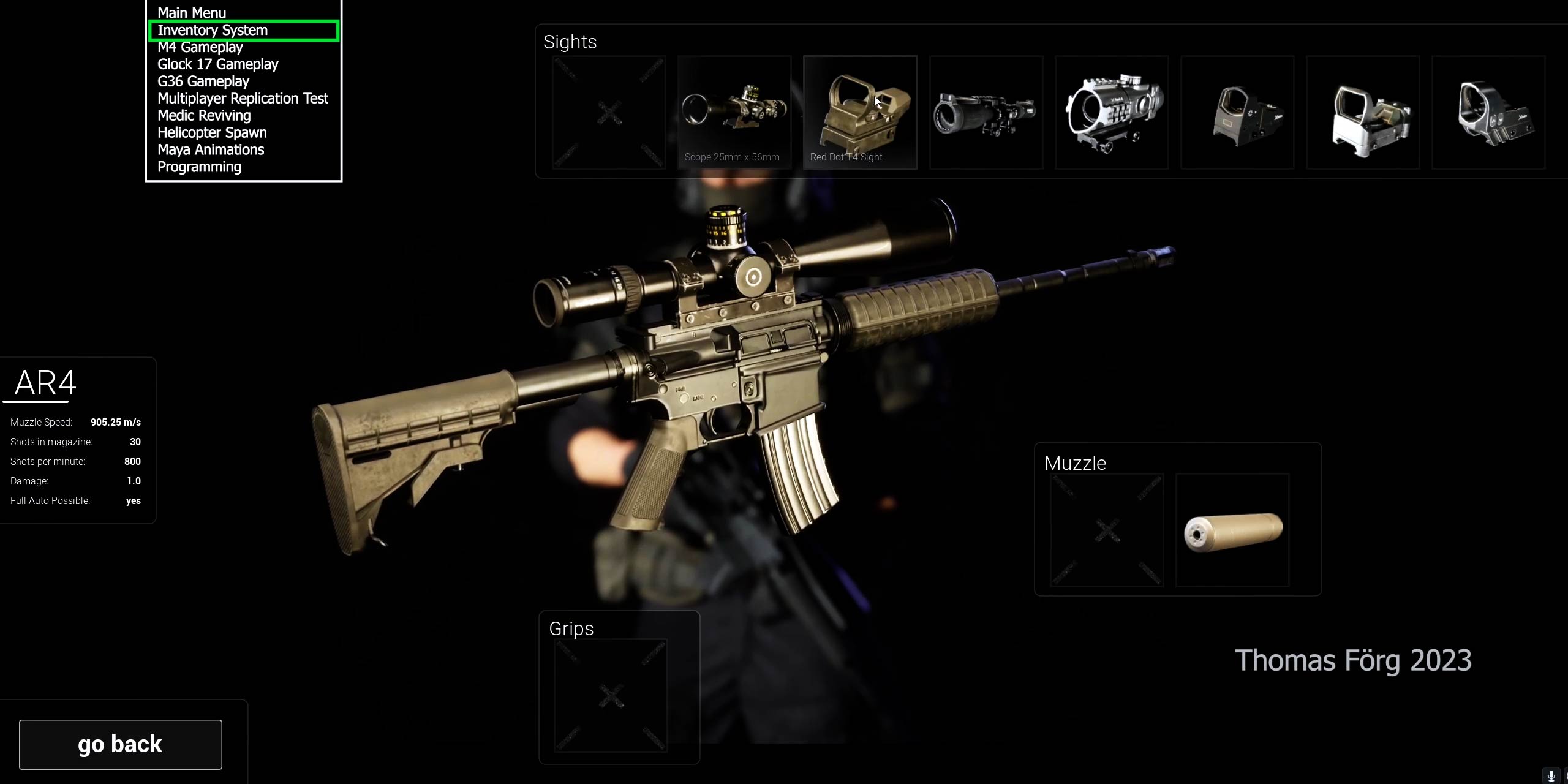Open the Maya Animations entry
Screen dimensions: 1568x784
pos(211,150)
